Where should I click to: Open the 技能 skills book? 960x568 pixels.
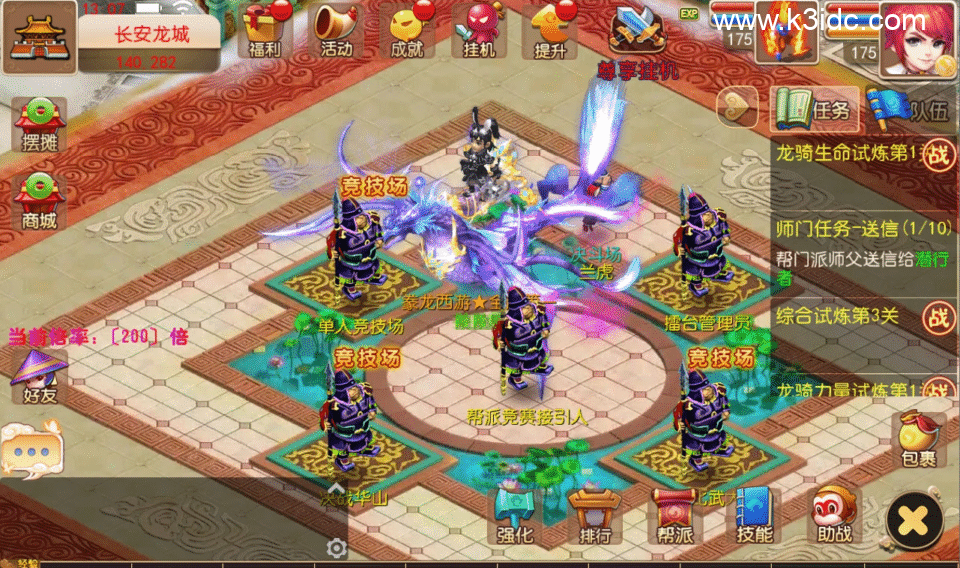[x=754, y=516]
